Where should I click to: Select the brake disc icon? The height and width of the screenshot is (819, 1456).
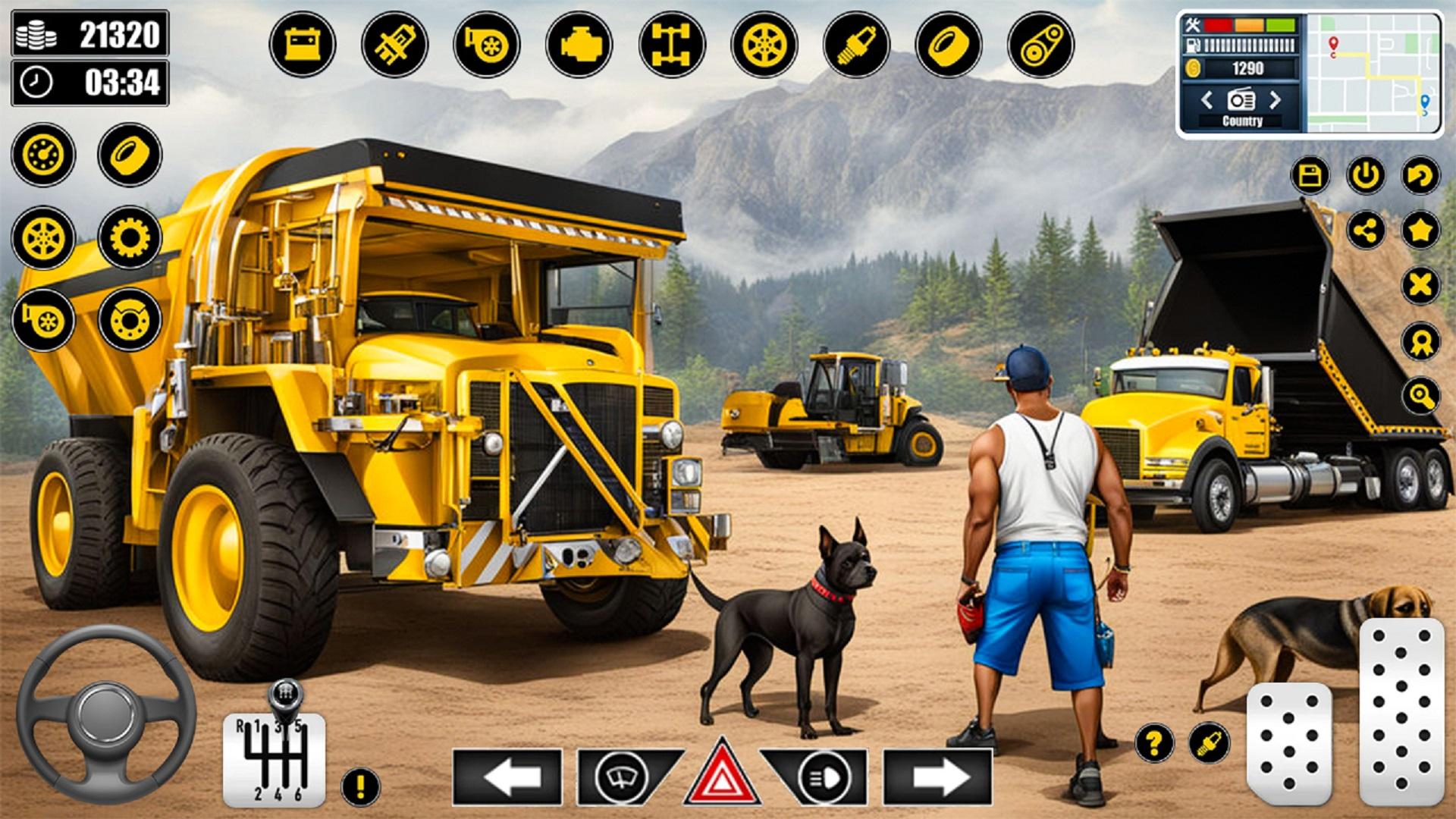(130, 319)
